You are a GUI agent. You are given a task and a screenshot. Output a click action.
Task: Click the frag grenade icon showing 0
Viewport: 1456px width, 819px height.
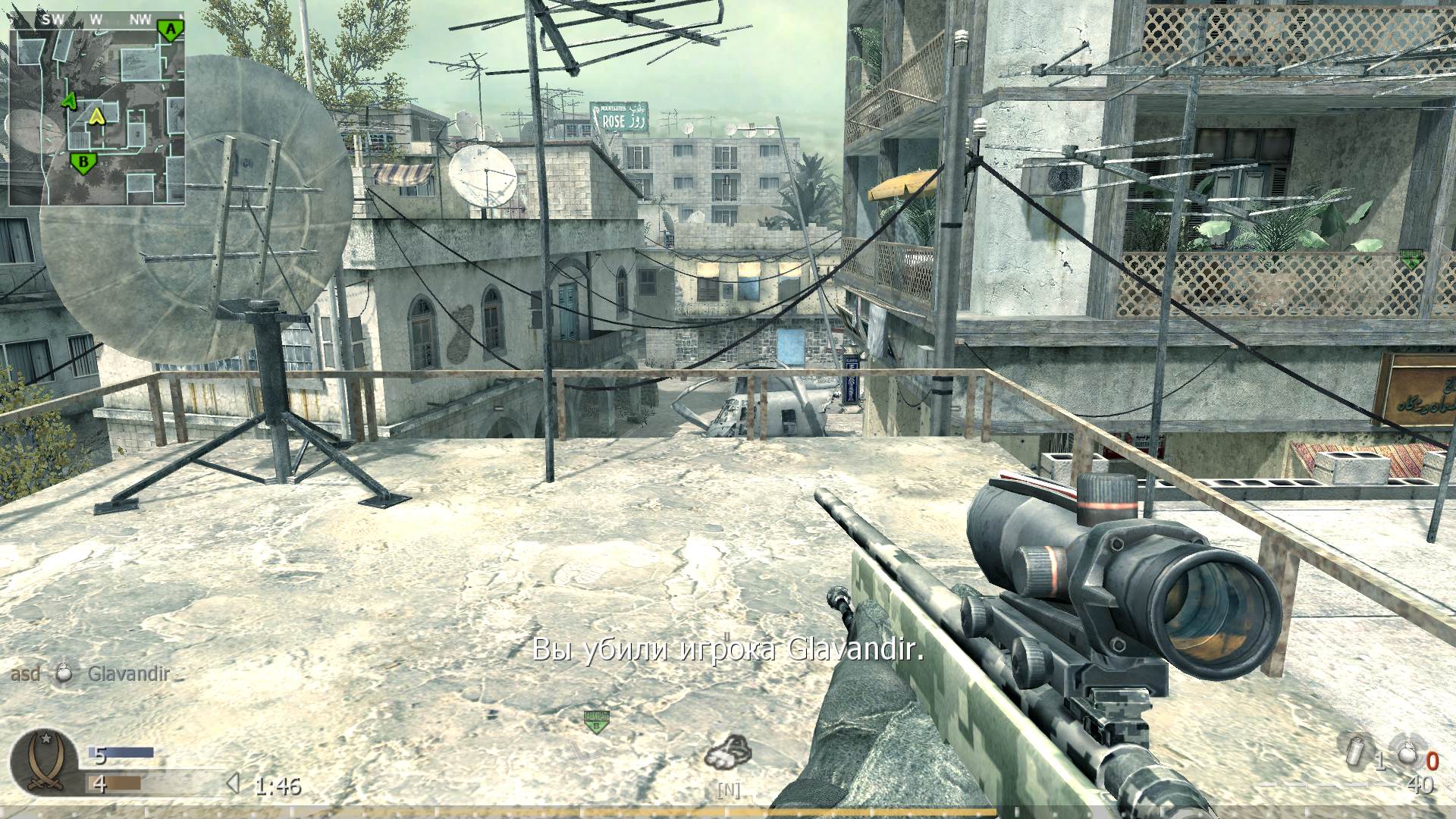[1407, 752]
